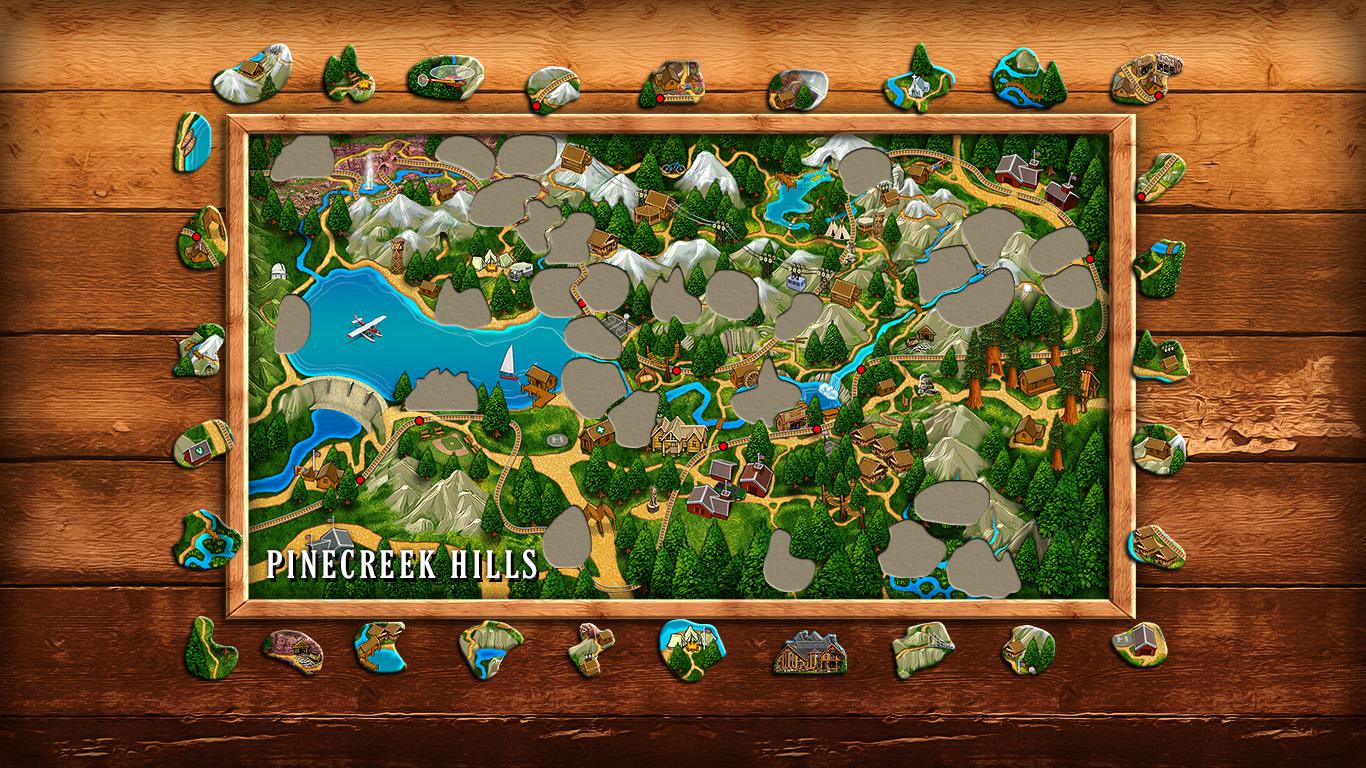This screenshot has height=768, width=1366.
Task: Click the empty slot on the lake's left edge
Action: click(292, 323)
